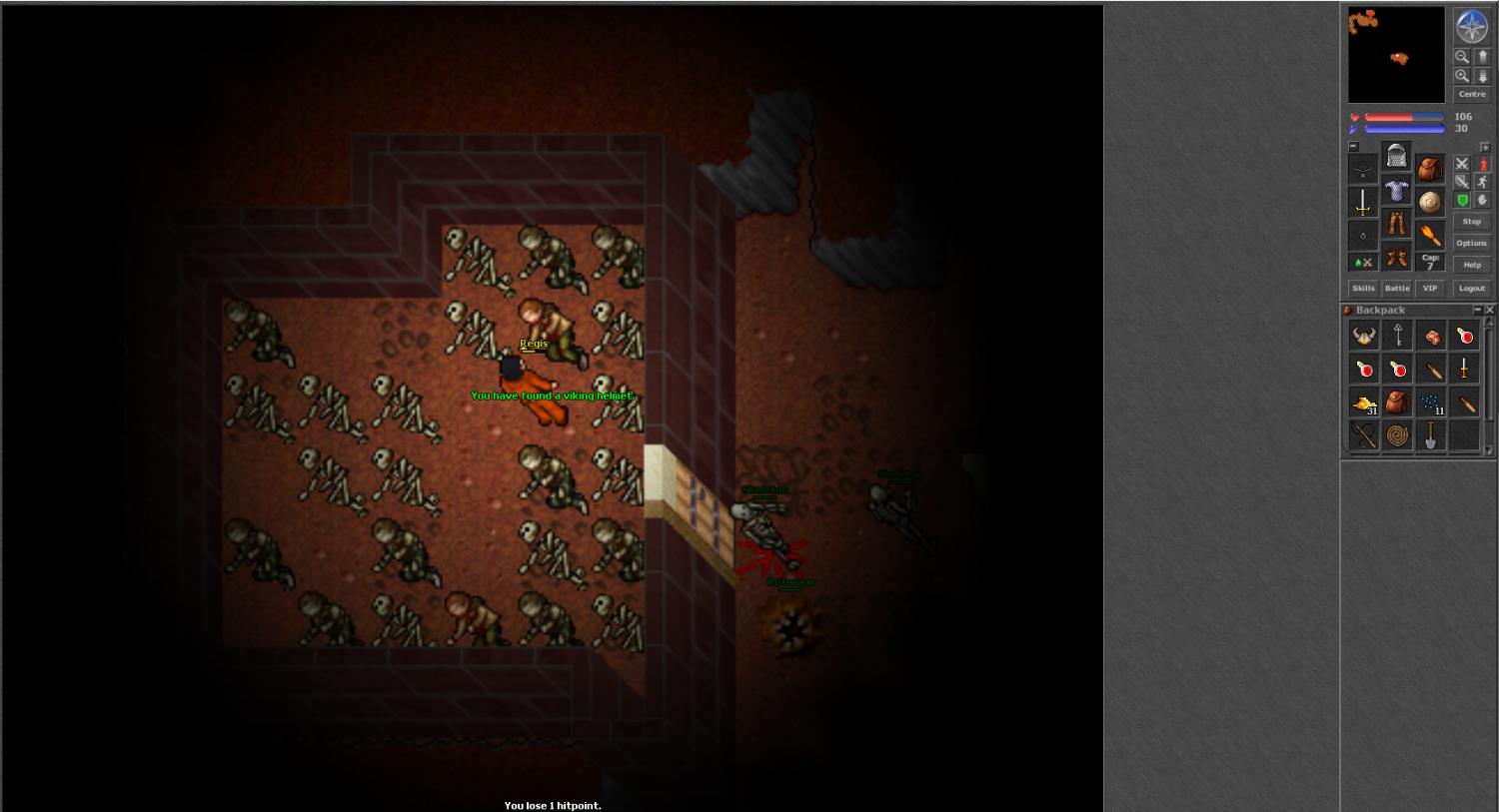
Task: Select the equipped torch slot
Action: pos(1430,236)
